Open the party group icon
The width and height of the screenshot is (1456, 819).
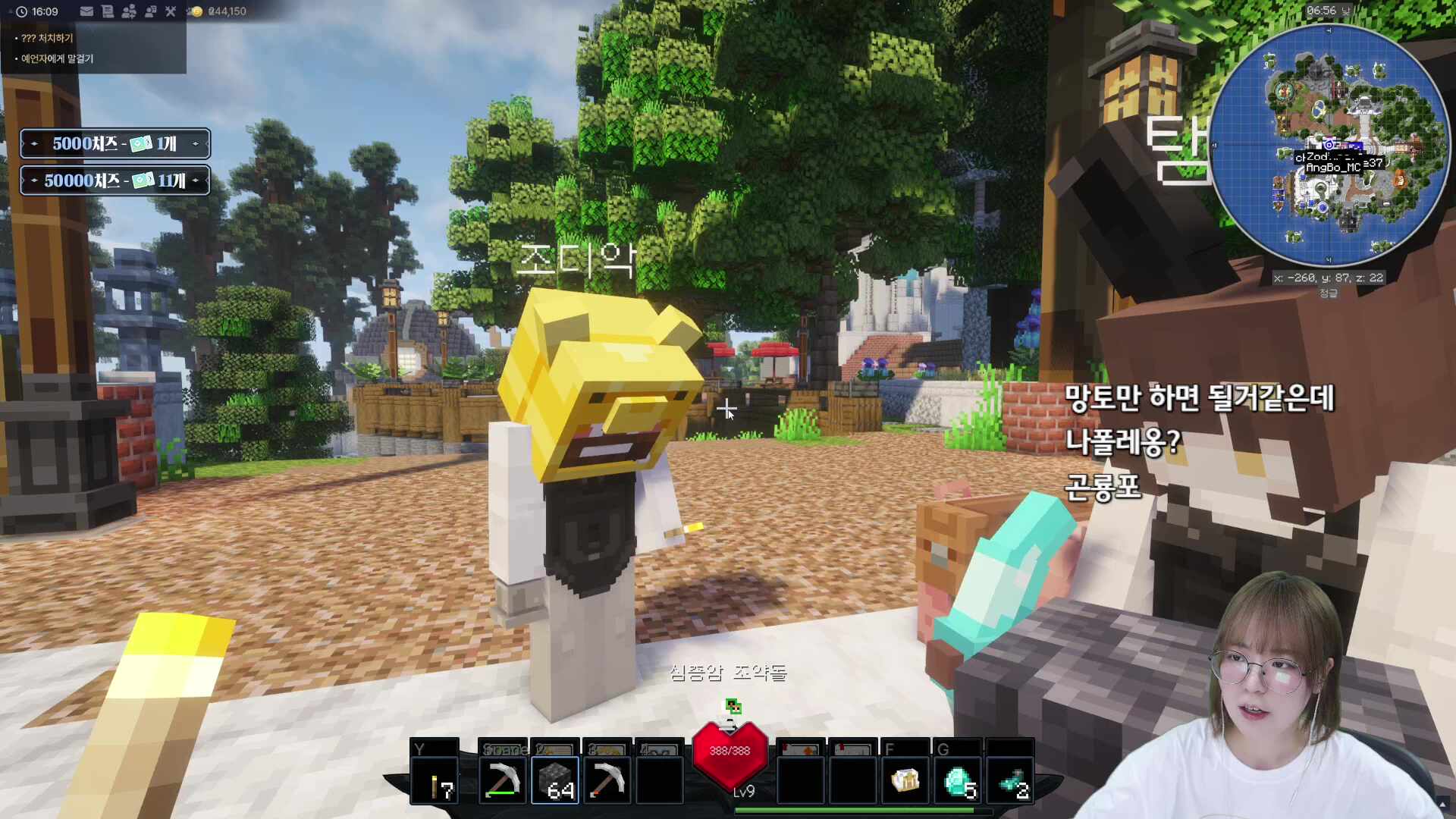[129, 11]
